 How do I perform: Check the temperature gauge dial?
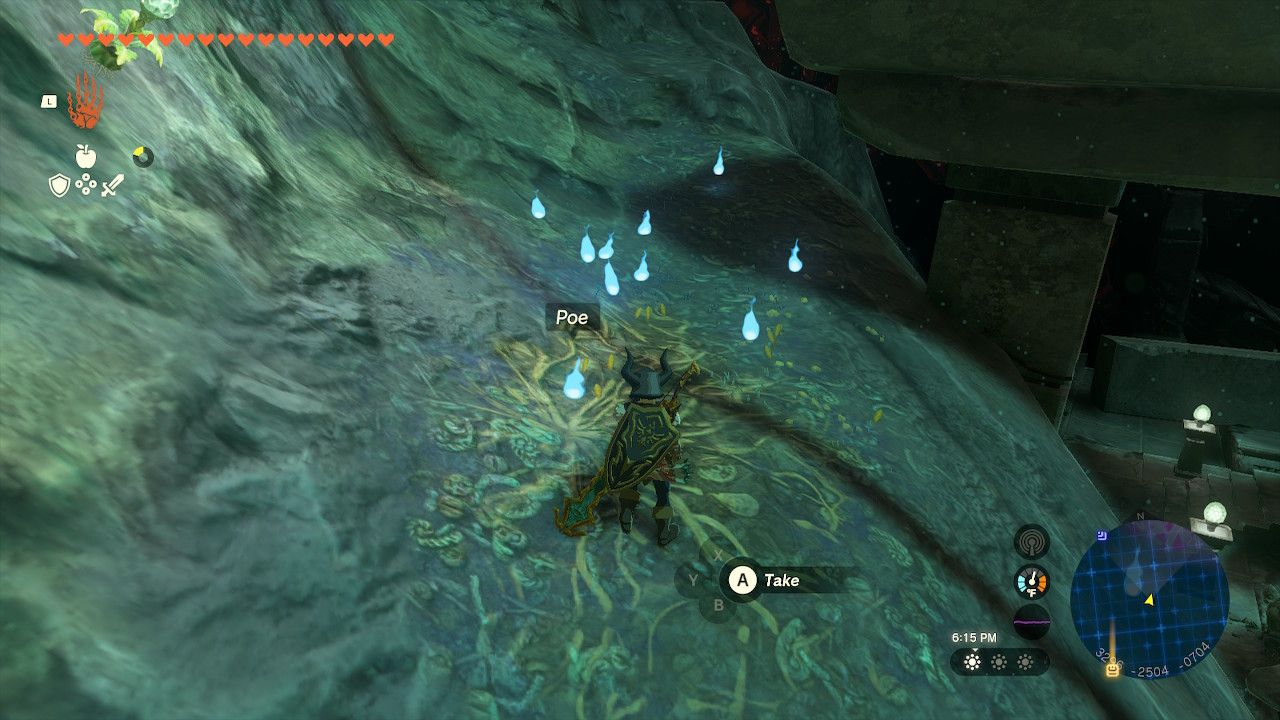1032,581
